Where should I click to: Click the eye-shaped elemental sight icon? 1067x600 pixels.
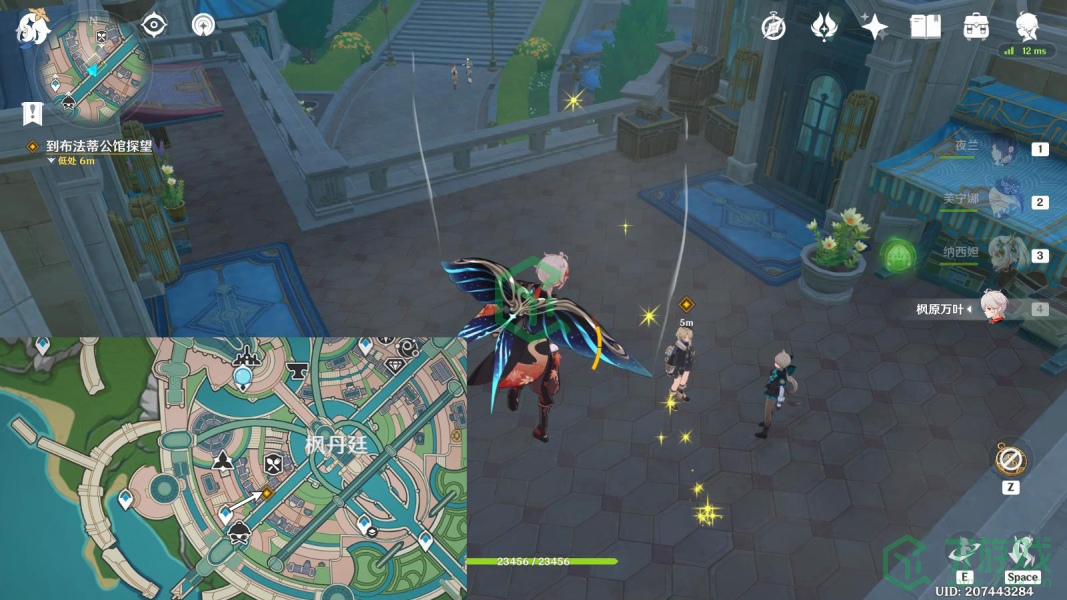coord(153,25)
